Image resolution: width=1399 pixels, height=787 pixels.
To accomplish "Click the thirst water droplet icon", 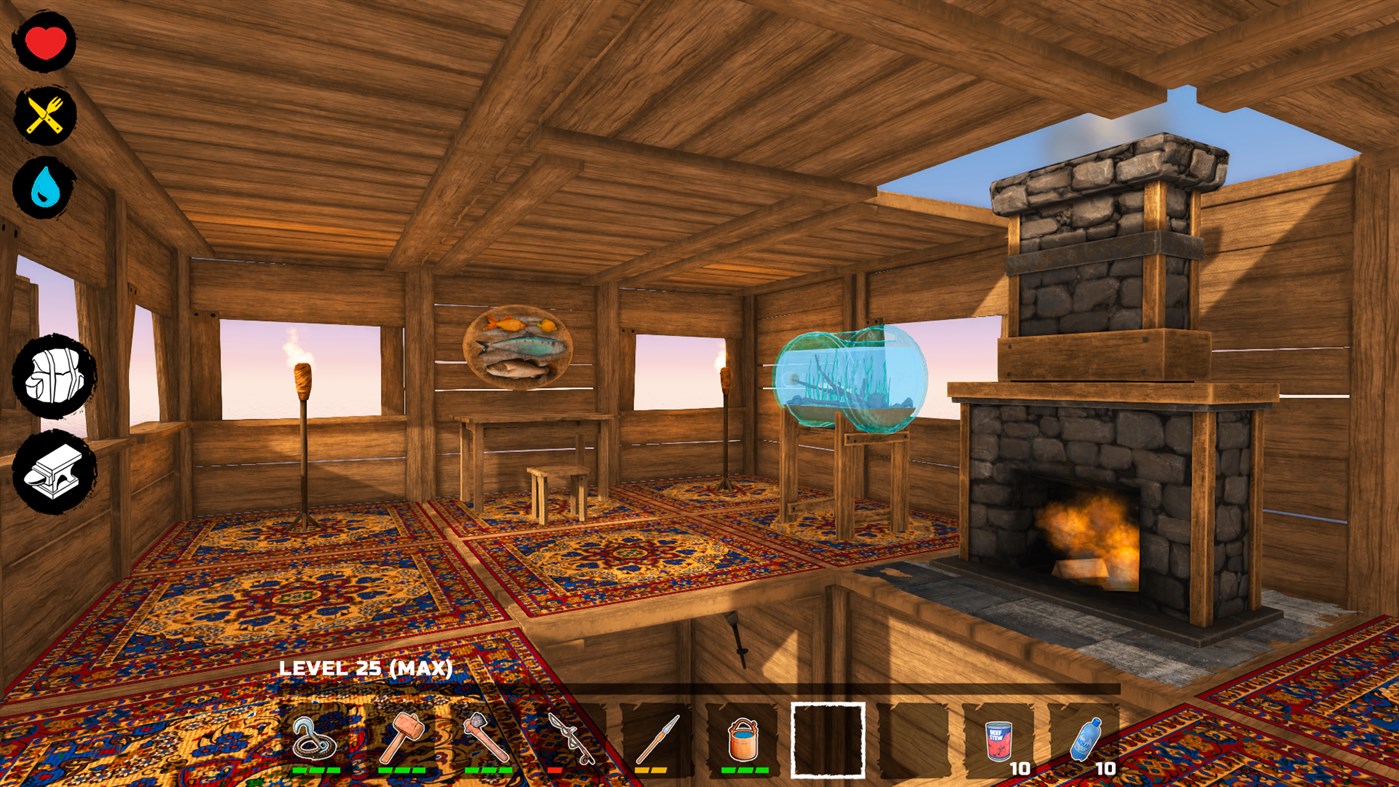I will click(x=43, y=185).
